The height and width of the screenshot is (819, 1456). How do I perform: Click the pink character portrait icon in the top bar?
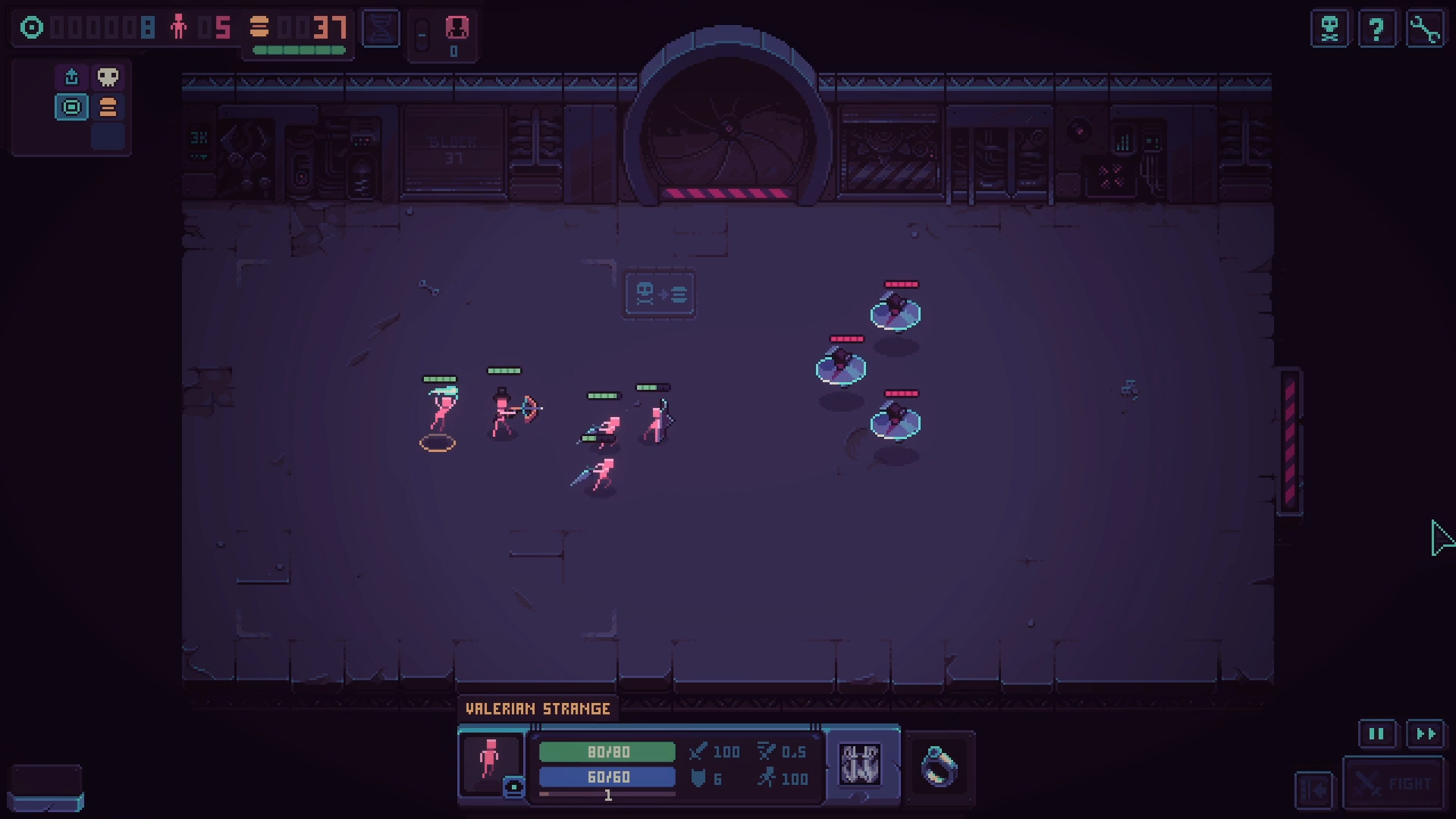[457, 29]
